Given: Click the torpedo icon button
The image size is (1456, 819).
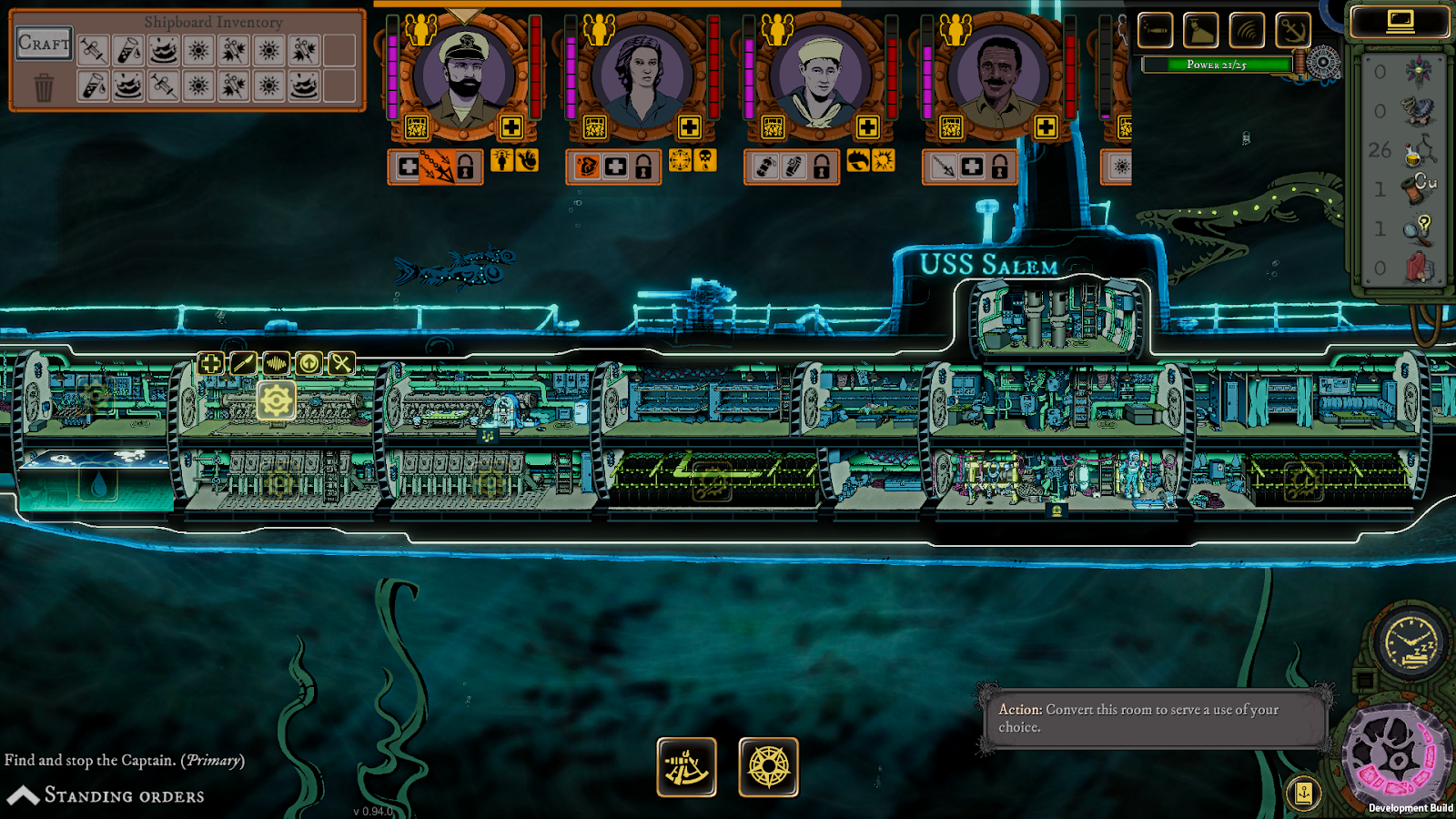Looking at the screenshot, I should click(x=1155, y=30).
